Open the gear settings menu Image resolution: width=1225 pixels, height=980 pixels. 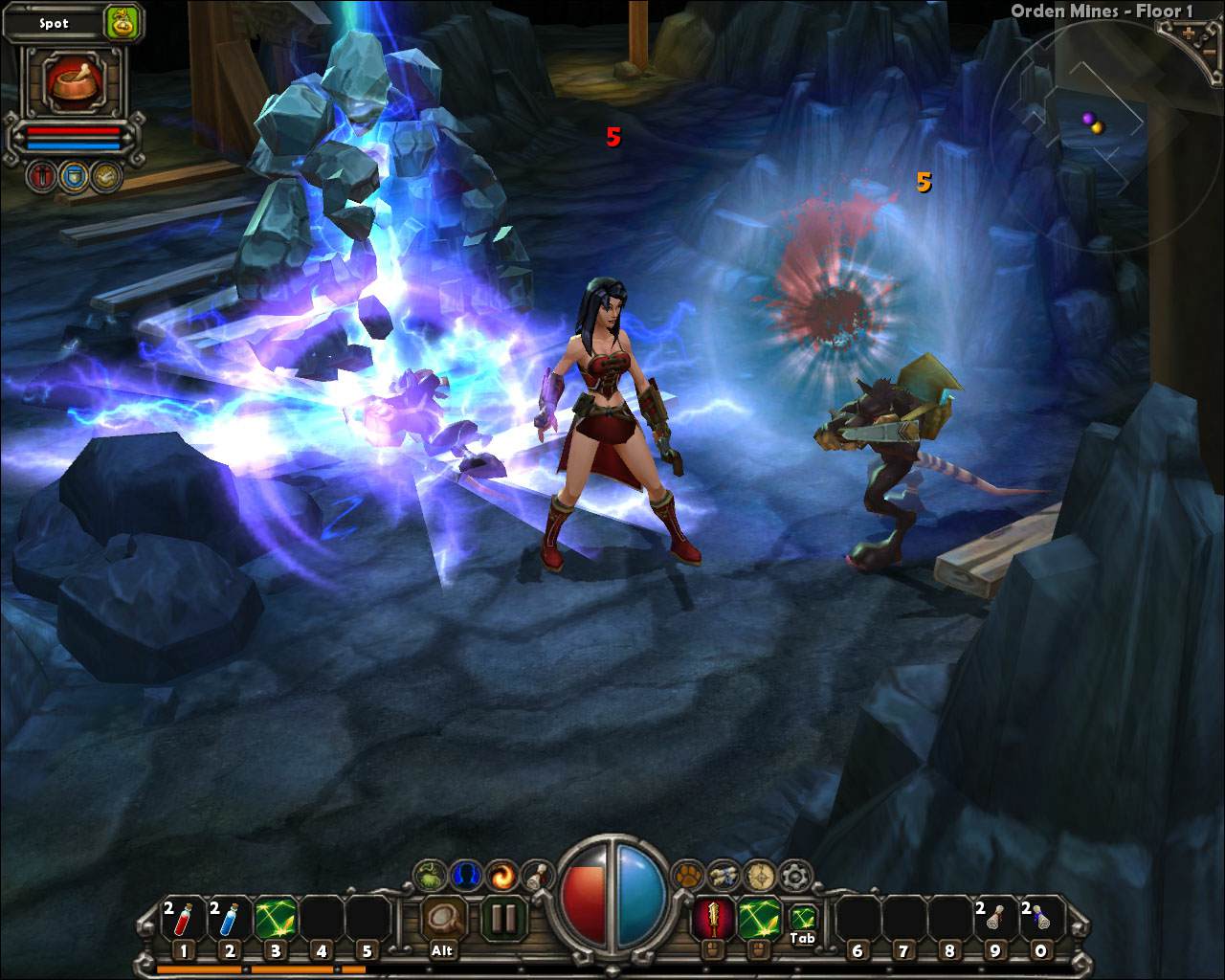point(795,875)
